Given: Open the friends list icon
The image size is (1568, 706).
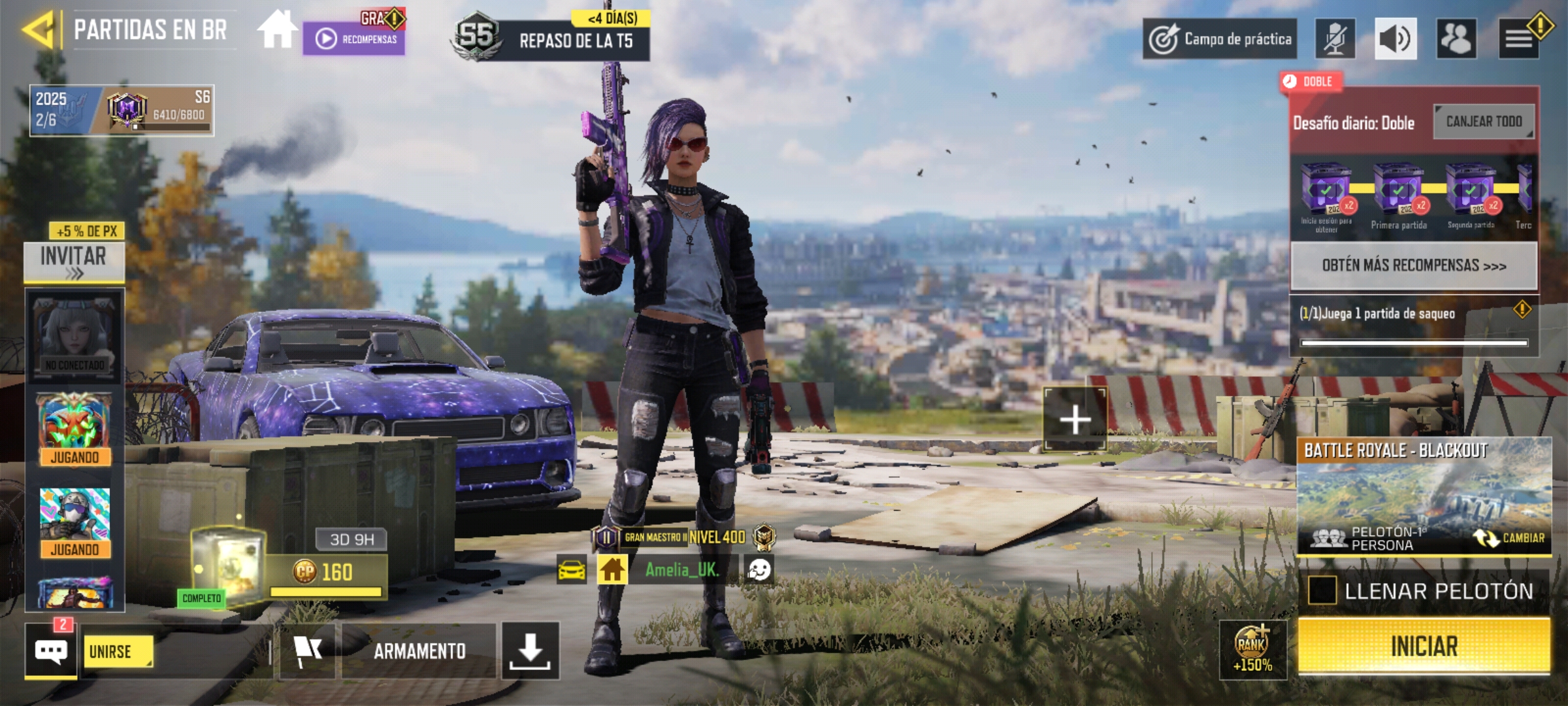Looking at the screenshot, I should click(1456, 39).
